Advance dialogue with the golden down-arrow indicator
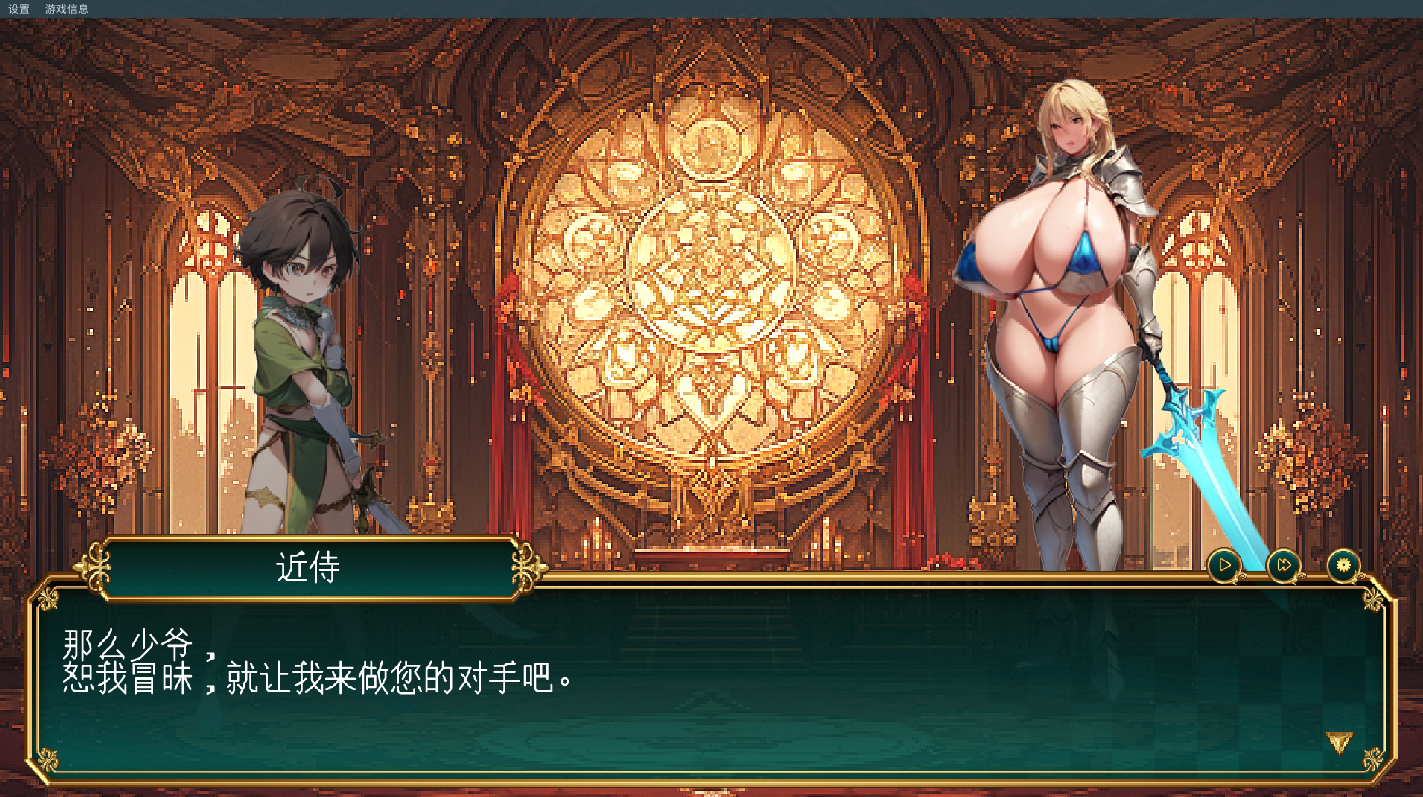 [1339, 741]
